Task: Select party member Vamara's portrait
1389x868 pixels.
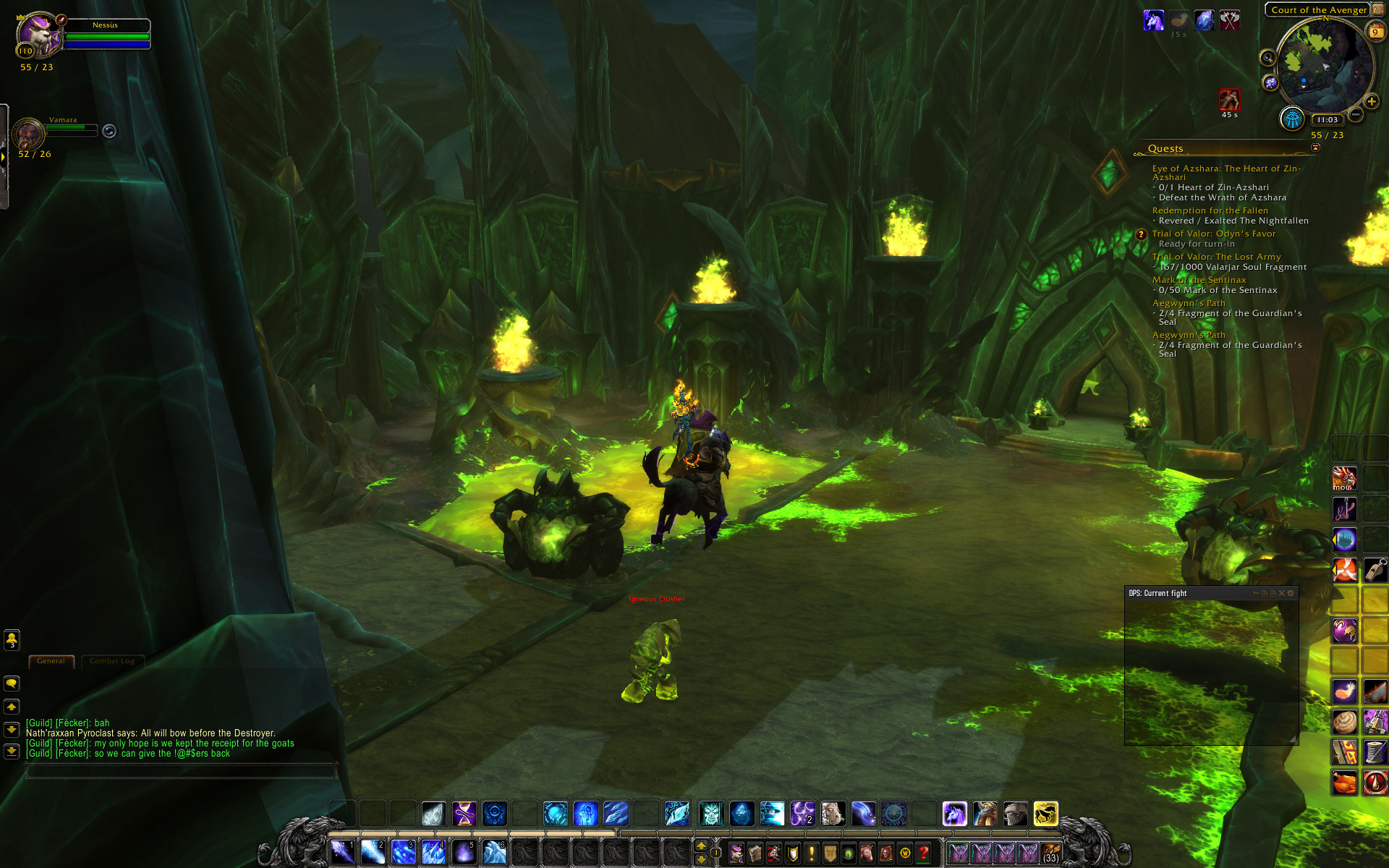Action: pos(29,134)
